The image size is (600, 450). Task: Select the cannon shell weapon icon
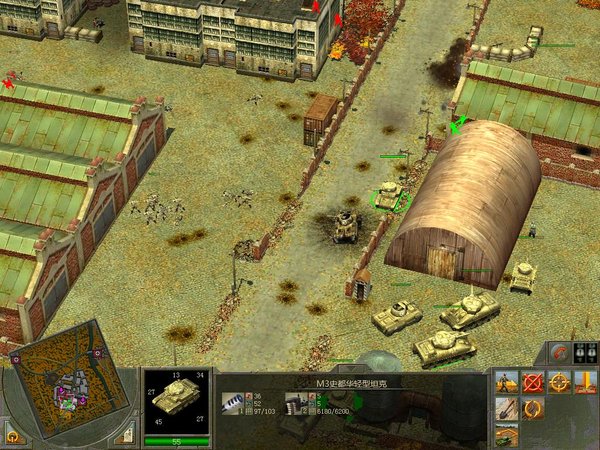[x=232, y=403]
